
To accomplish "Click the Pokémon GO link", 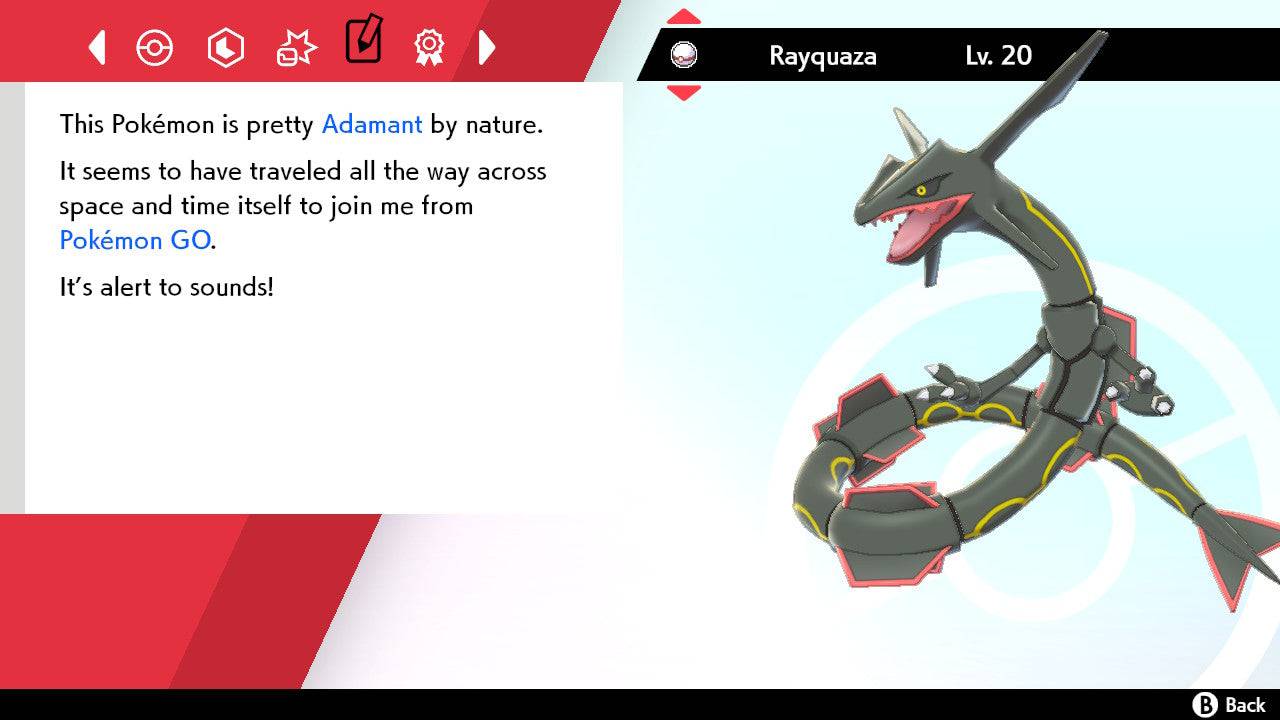I will click(135, 240).
